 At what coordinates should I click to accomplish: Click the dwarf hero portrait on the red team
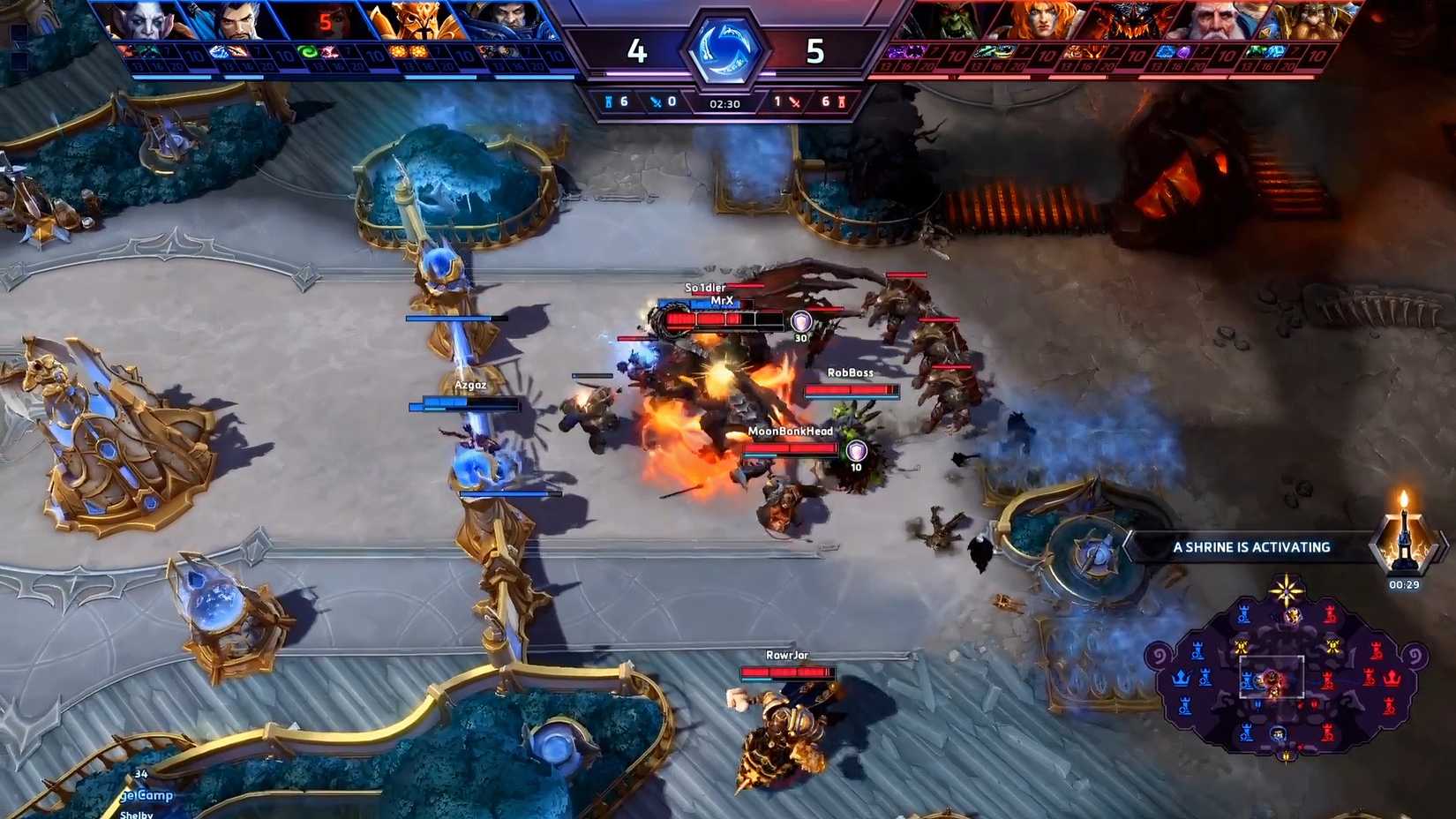(1312, 19)
